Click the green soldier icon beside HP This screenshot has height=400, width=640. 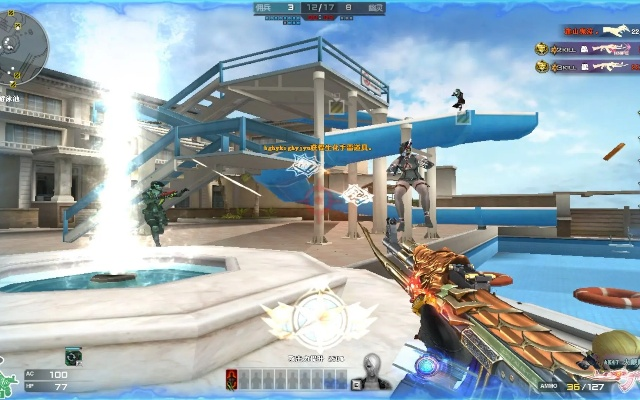(x=9, y=384)
